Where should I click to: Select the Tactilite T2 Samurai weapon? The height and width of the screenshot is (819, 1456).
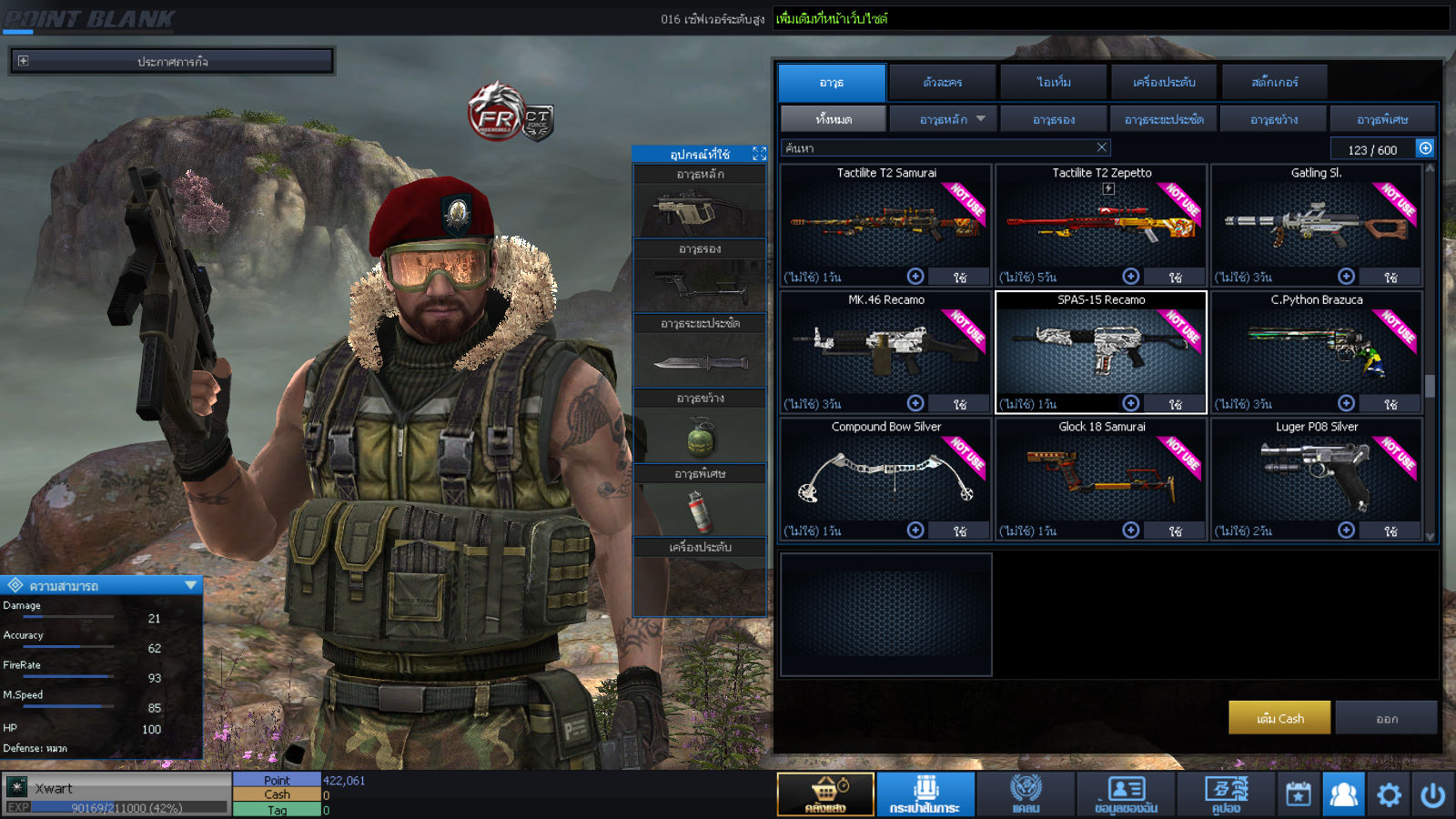coord(885,223)
